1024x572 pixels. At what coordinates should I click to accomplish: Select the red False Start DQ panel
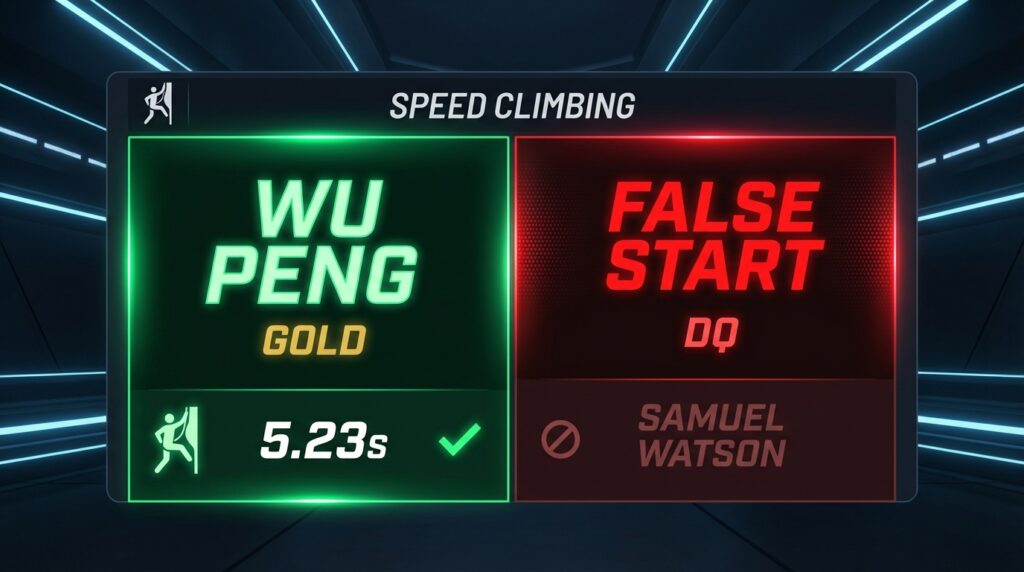click(705, 258)
